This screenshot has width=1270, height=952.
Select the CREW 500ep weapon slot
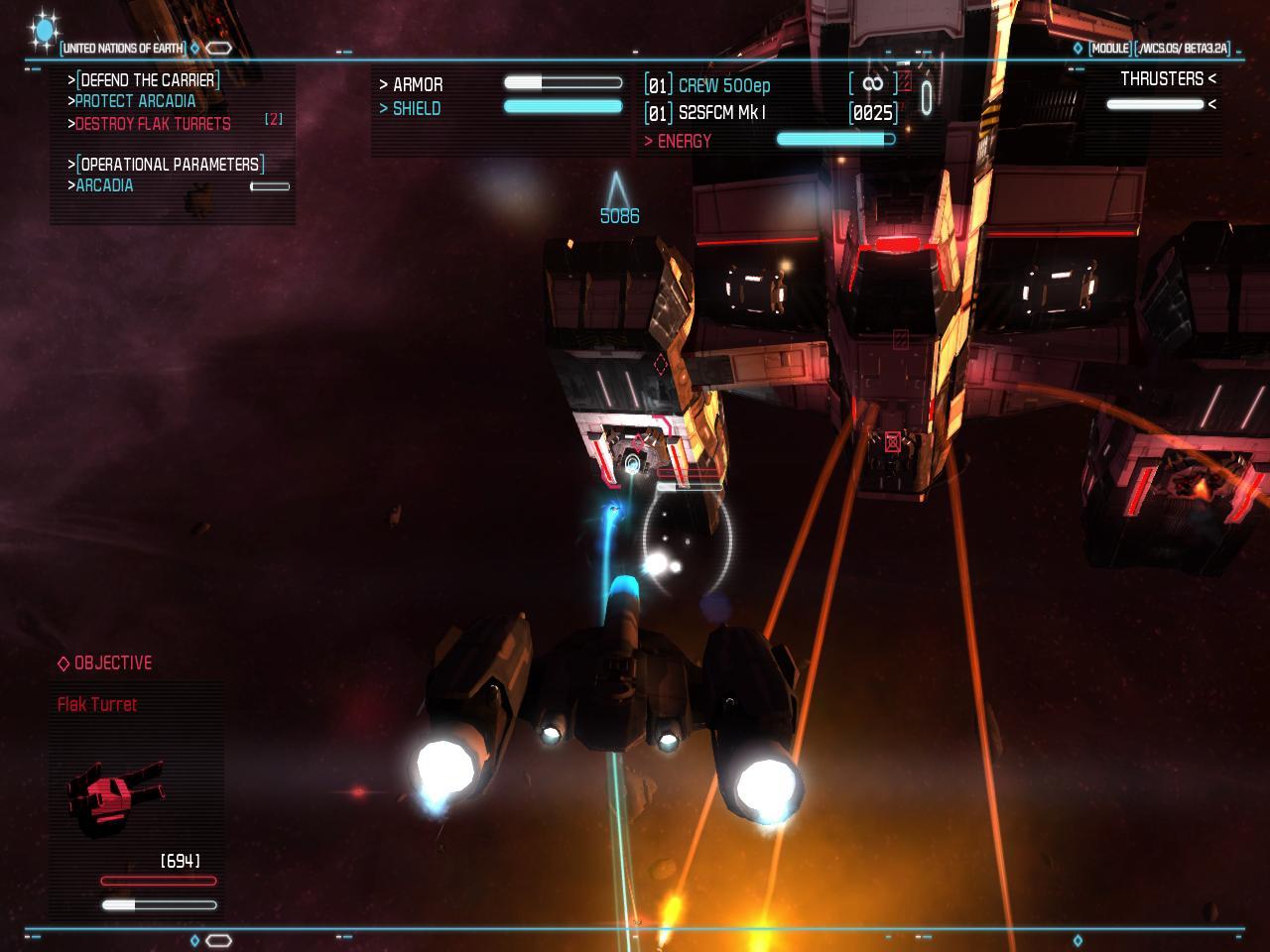pyautogui.click(x=723, y=85)
